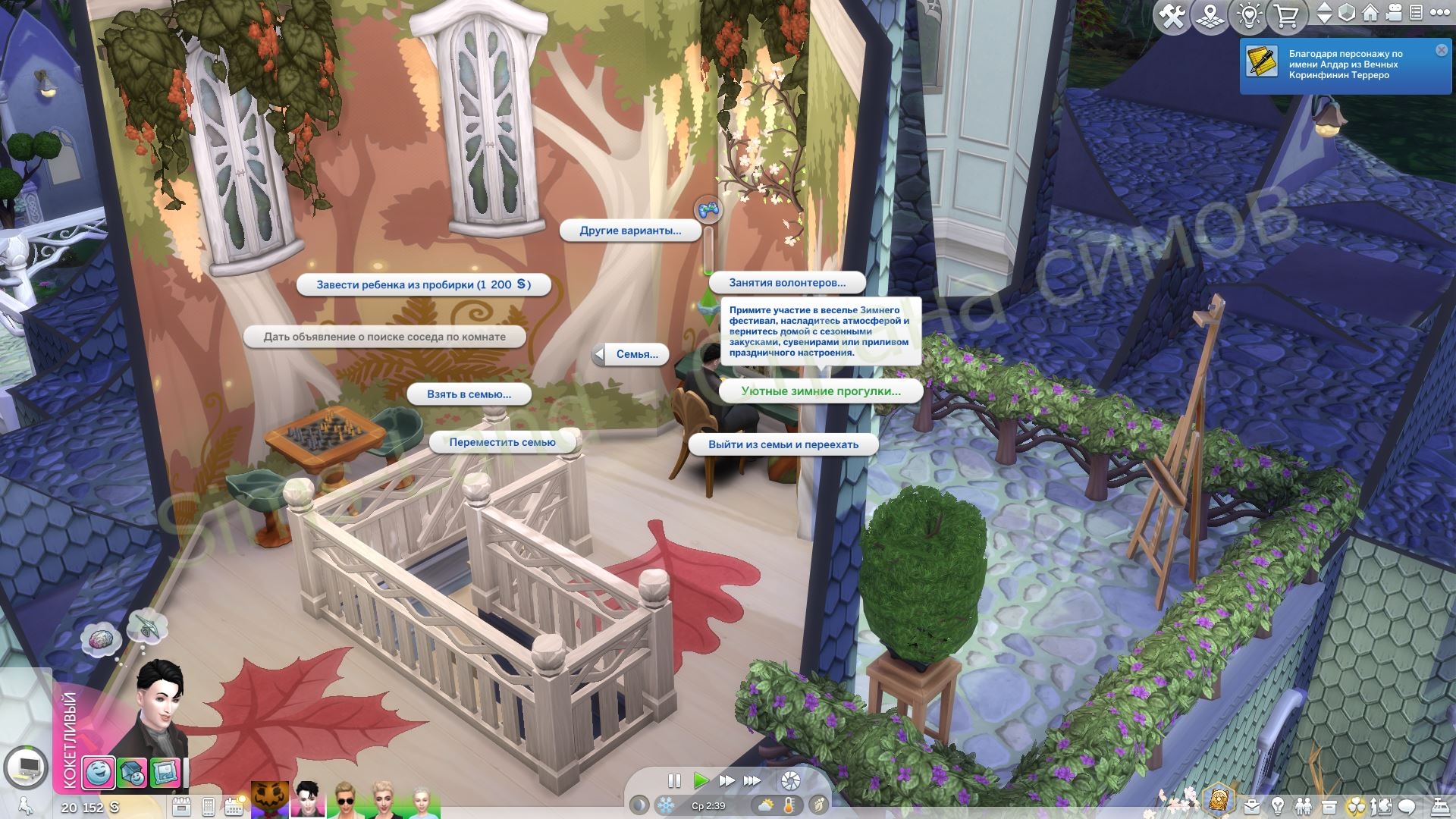Image resolution: width=1456 pixels, height=819 pixels.
Task: Open the Career panel briefcase icon
Action: pos(1251,806)
